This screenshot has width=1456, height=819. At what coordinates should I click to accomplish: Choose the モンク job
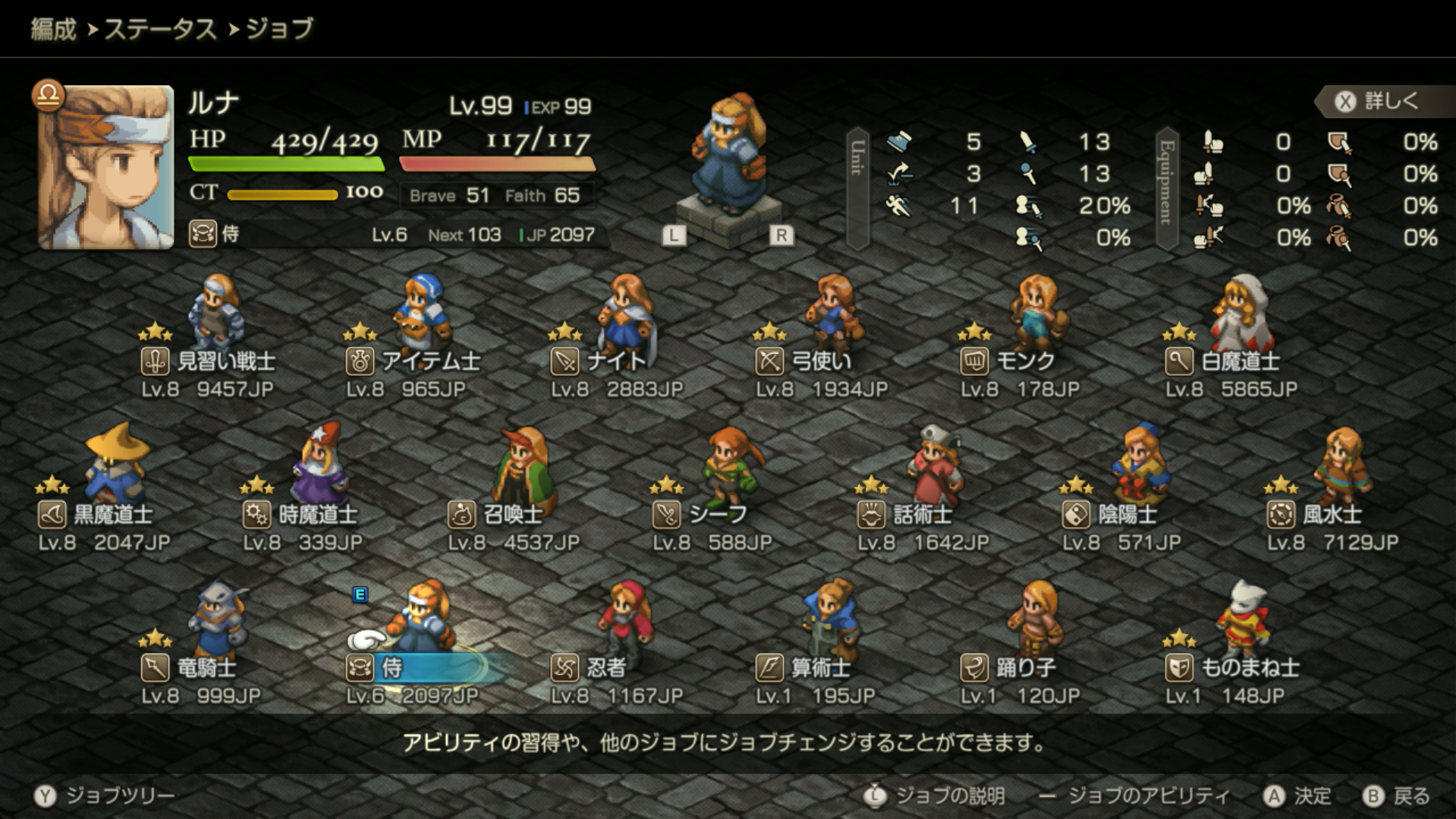pos(1024,361)
